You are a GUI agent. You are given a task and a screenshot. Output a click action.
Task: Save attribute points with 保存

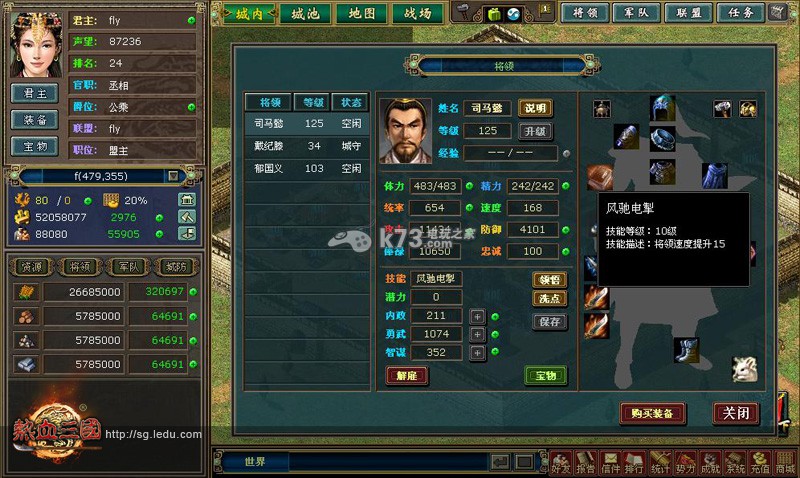pyautogui.click(x=550, y=322)
